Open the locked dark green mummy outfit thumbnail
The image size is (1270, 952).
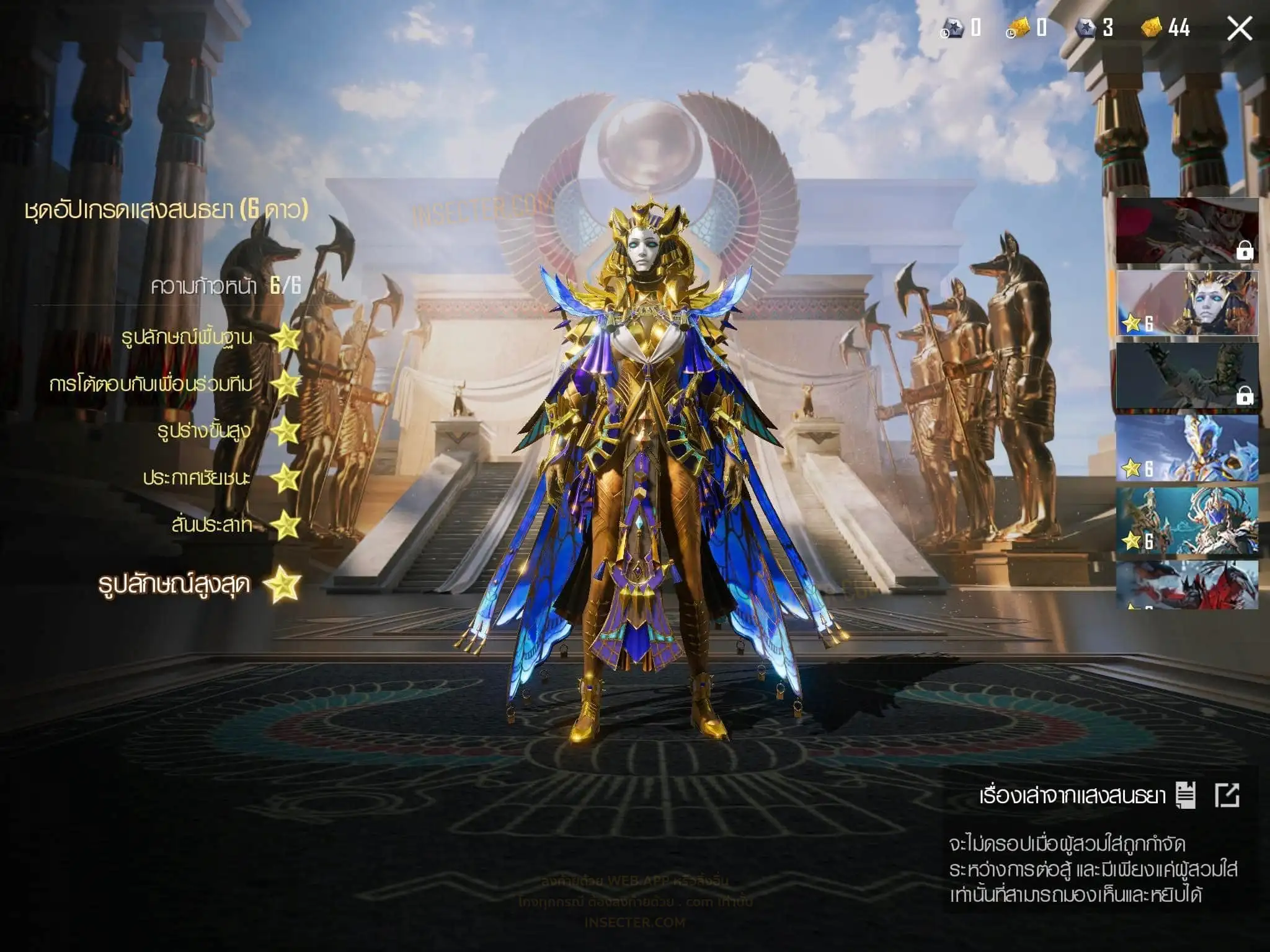(x=1186, y=376)
